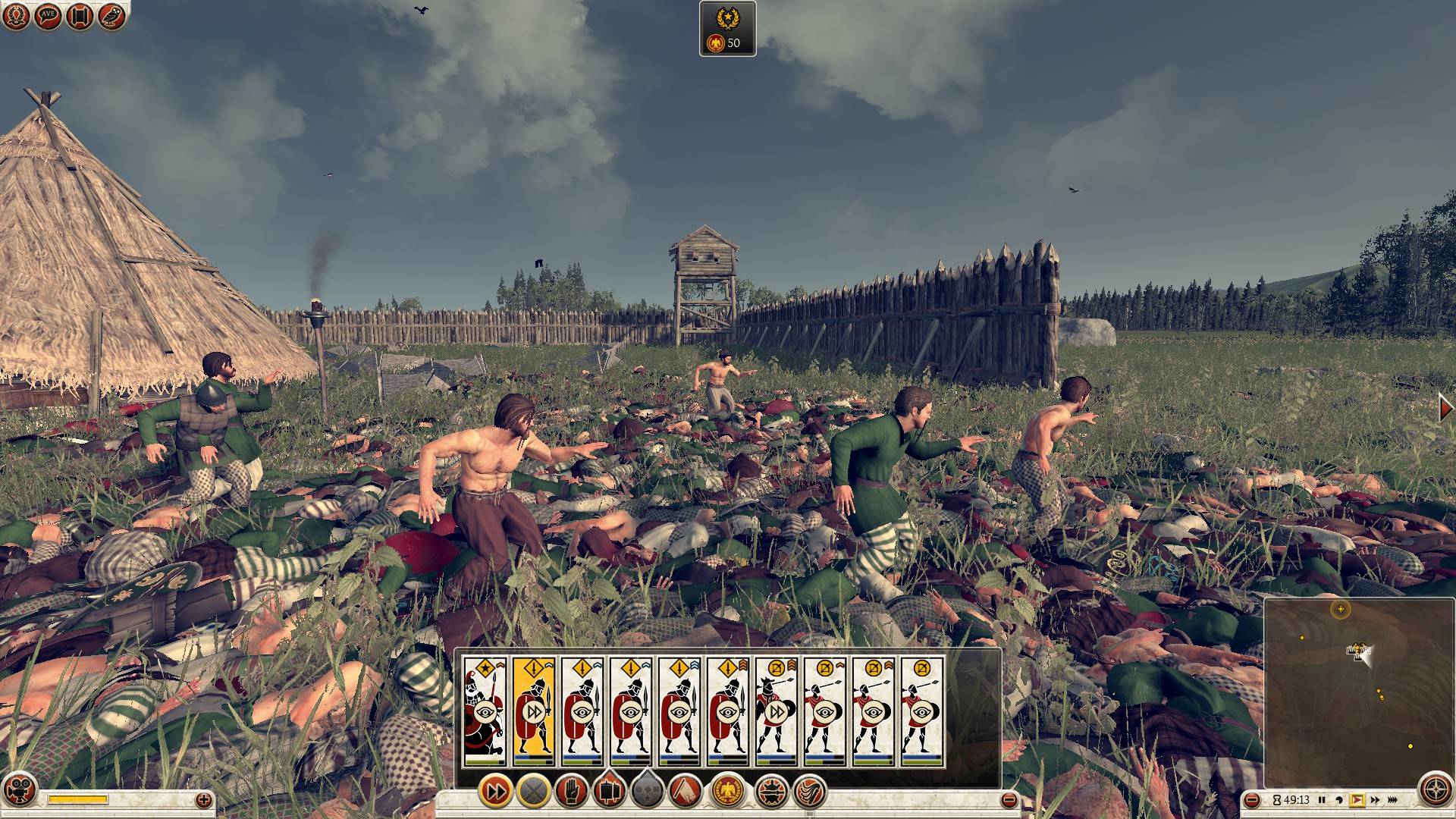This screenshot has width=1456, height=819.
Task: Activate the halt raised-hand order button
Action: [x=570, y=792]
